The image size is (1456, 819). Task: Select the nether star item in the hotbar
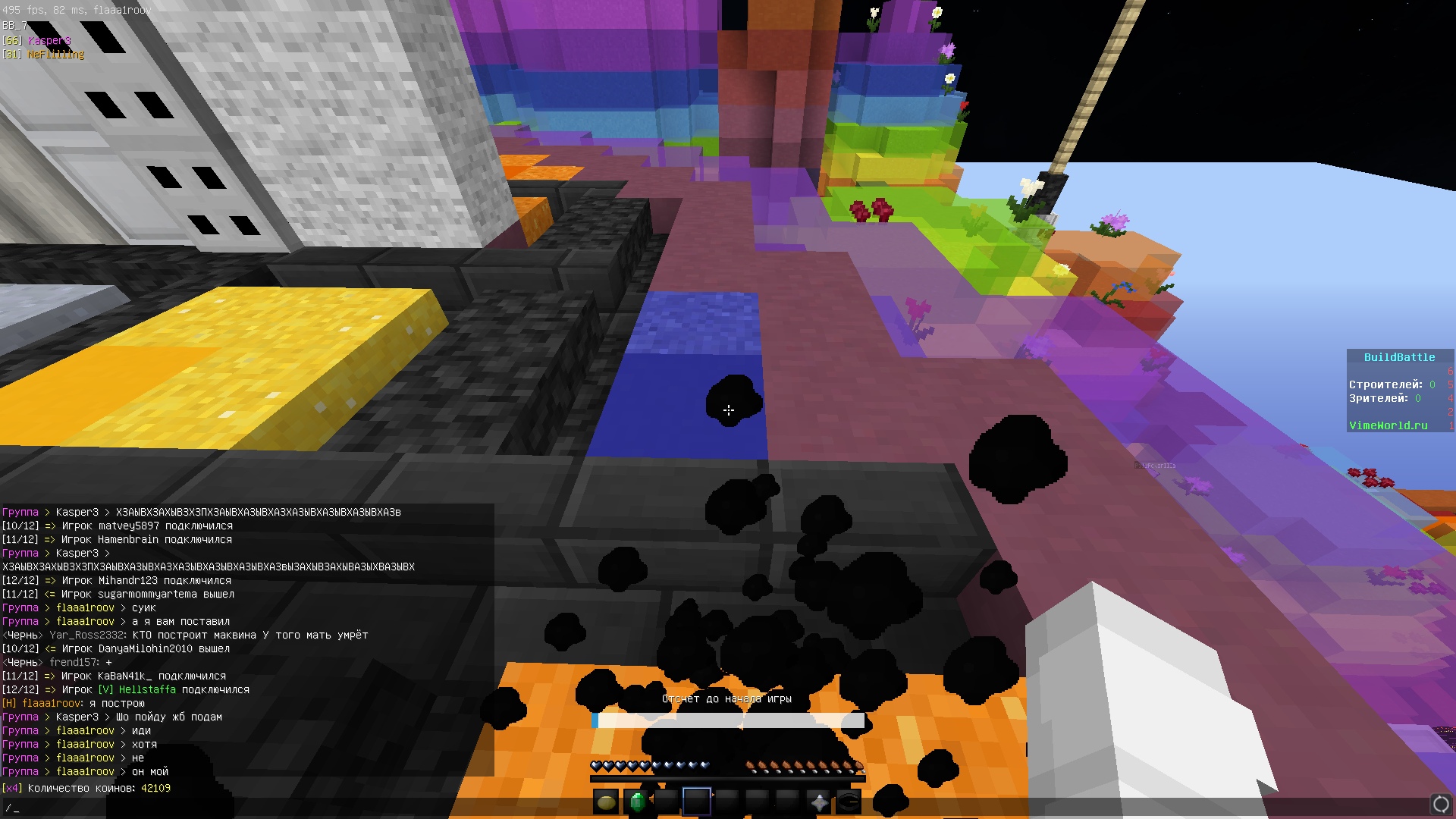[x=818, y=801]
